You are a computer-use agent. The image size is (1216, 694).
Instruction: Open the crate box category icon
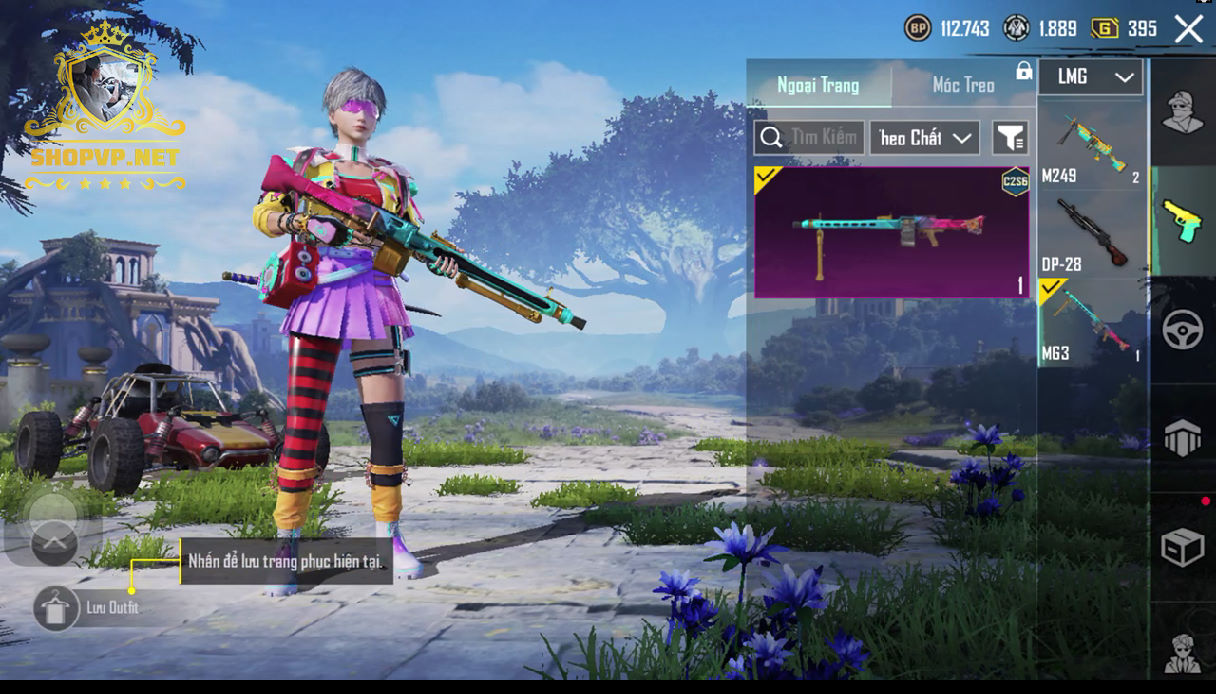pyautogui.click(x=1182, y=547)
